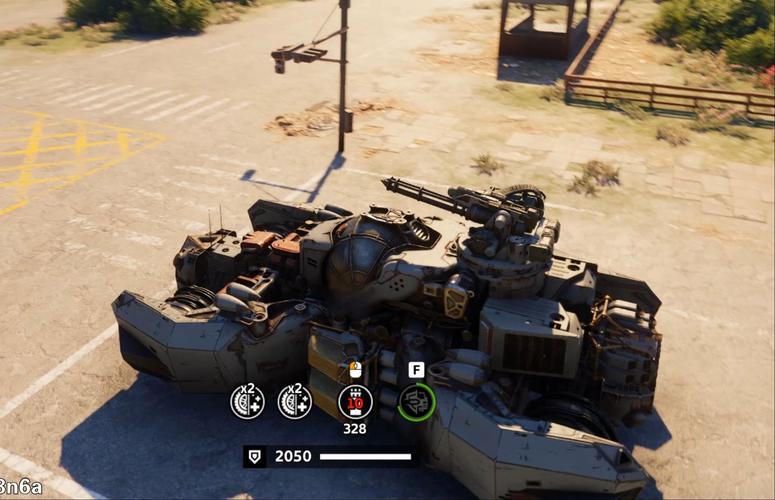
Task: Activate the green-ringed ability icon
Action: (416, 402)
